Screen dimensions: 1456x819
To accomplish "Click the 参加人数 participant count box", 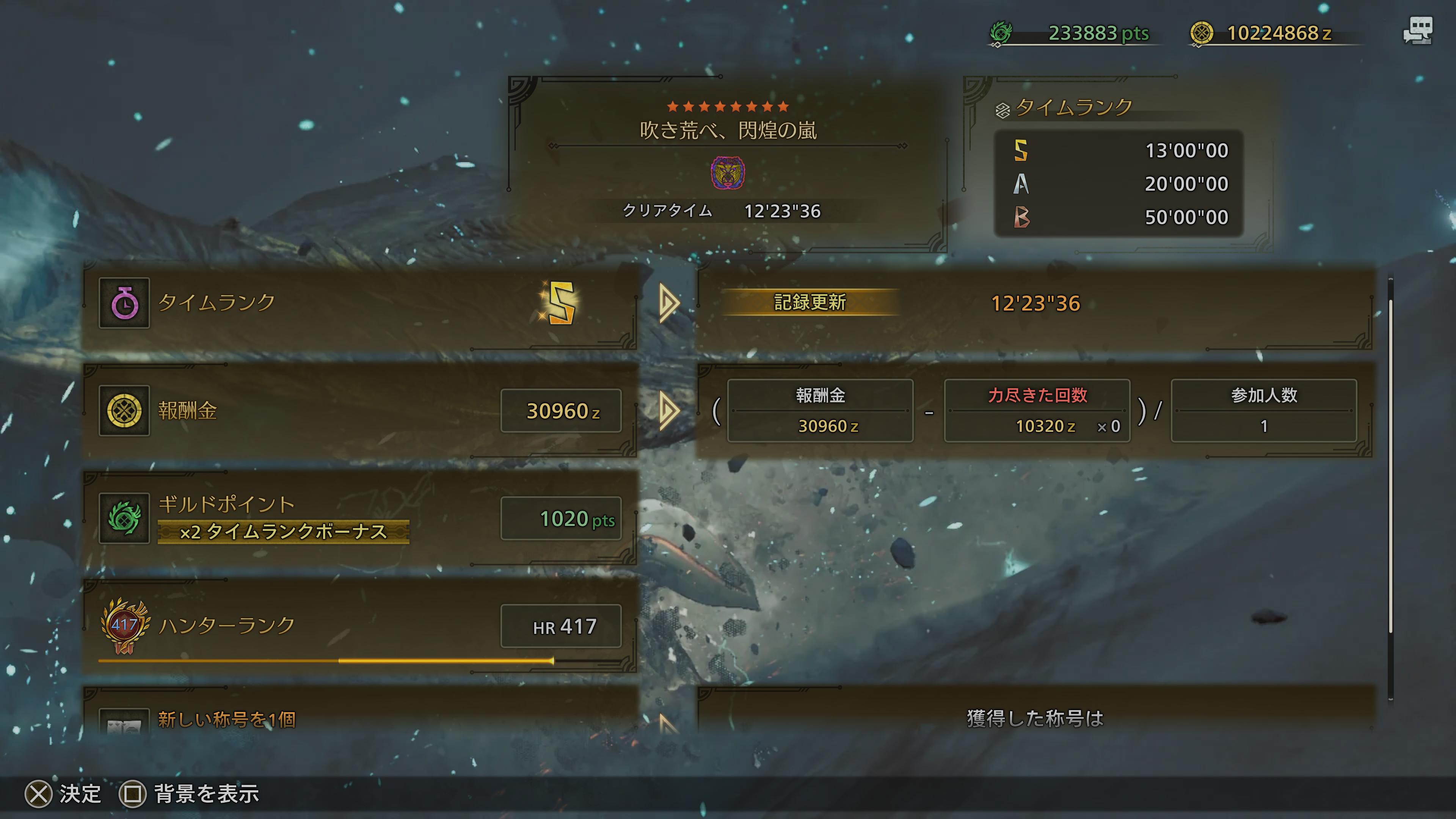I will click(x=1263, y=411).
